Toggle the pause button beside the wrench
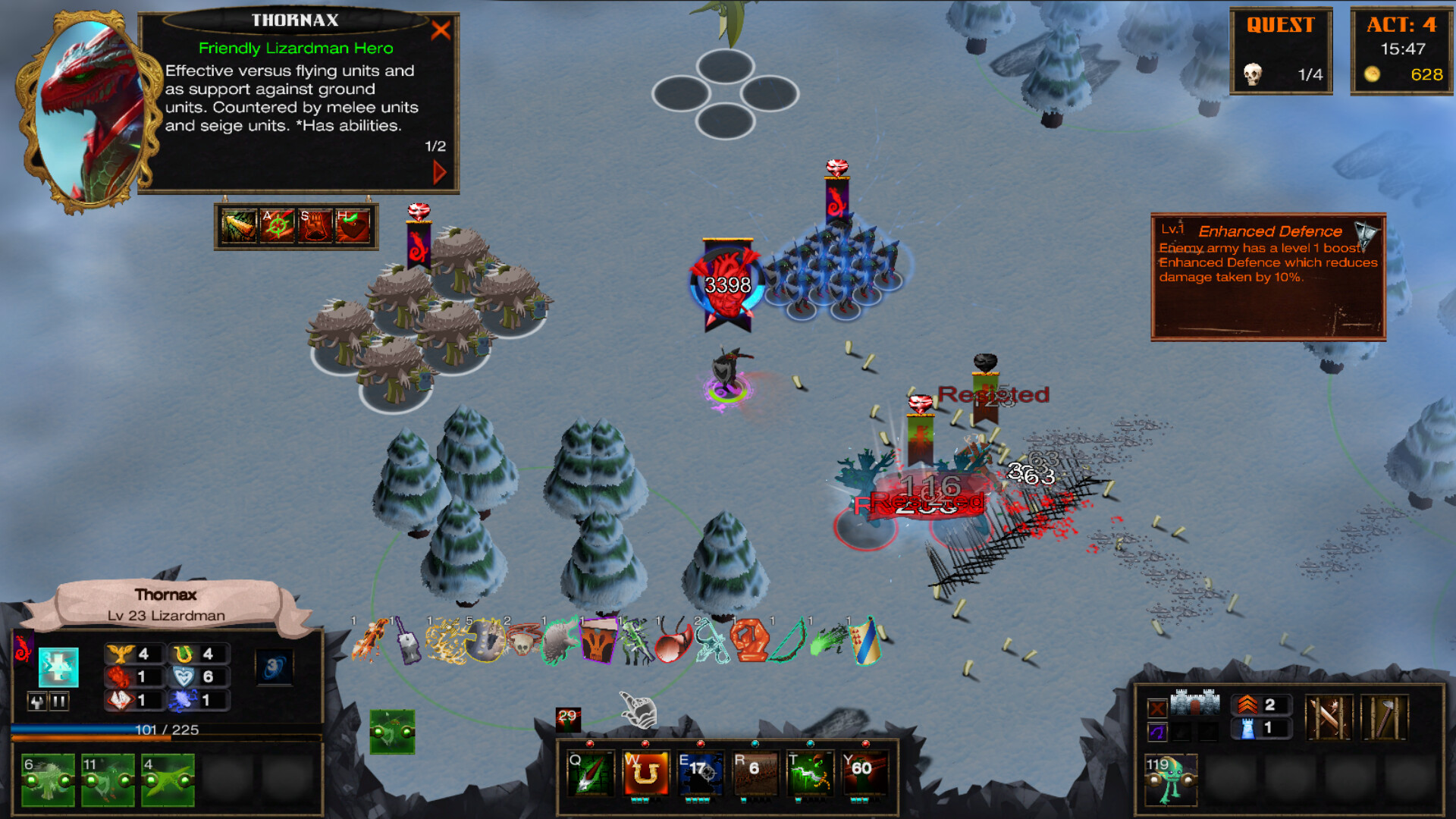The height and width of the screenshot is (819, 1456). [x=60, y=701]
